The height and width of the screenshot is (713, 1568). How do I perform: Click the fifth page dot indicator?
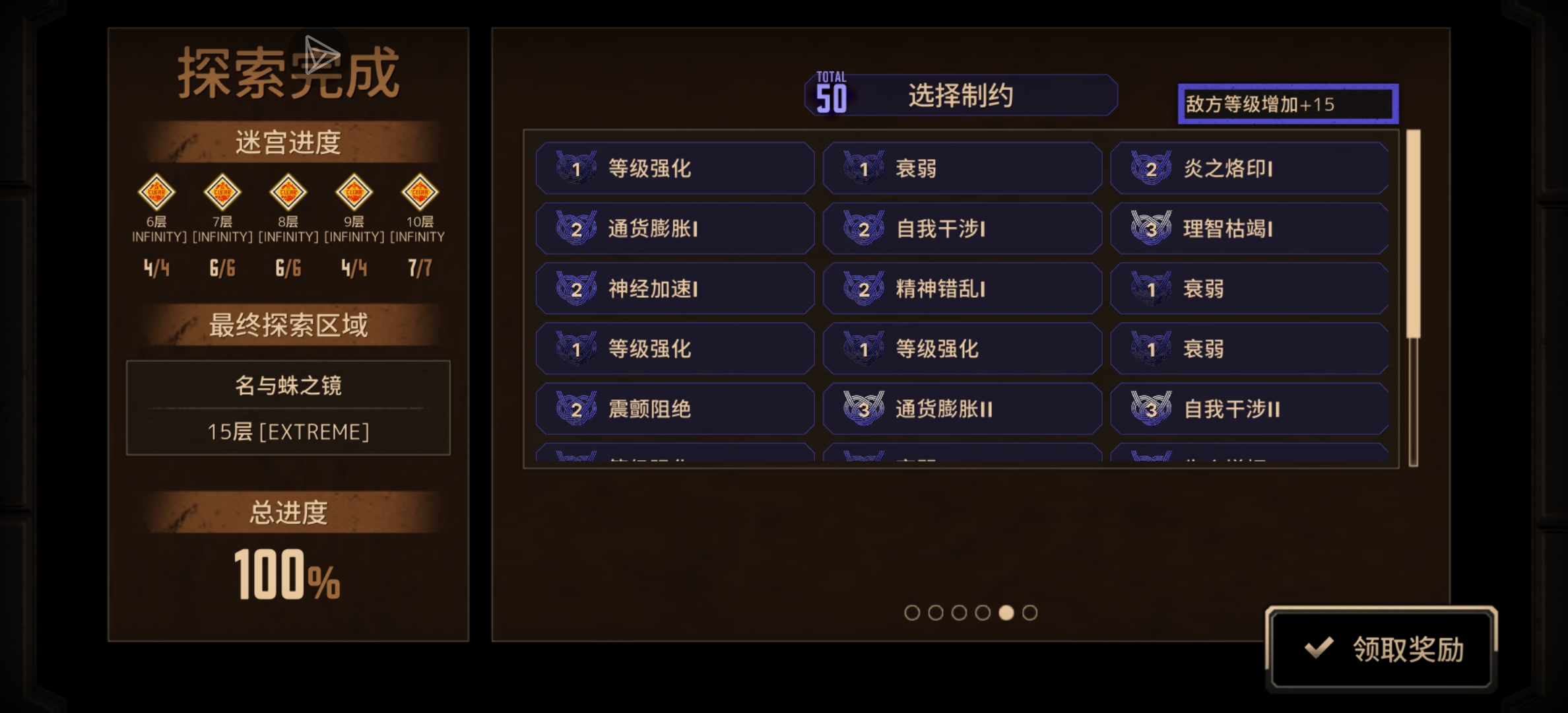tap(1006, 613)
